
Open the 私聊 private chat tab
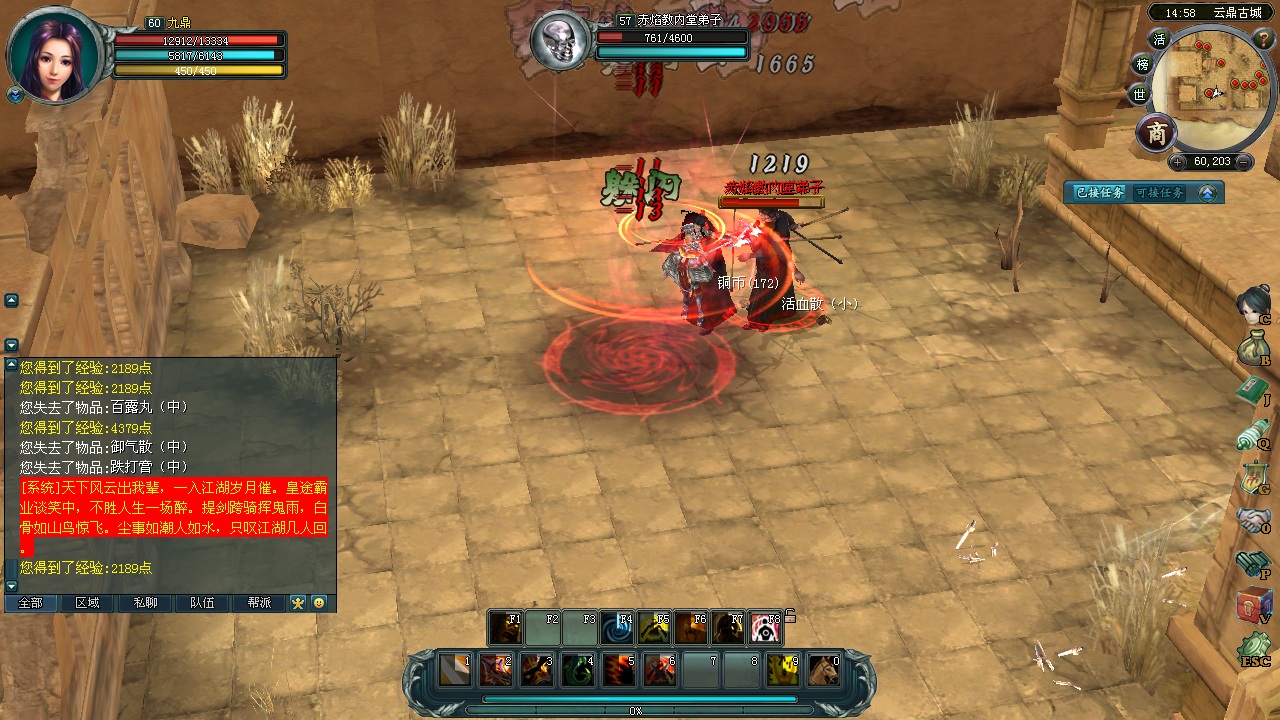click(145, 603)
